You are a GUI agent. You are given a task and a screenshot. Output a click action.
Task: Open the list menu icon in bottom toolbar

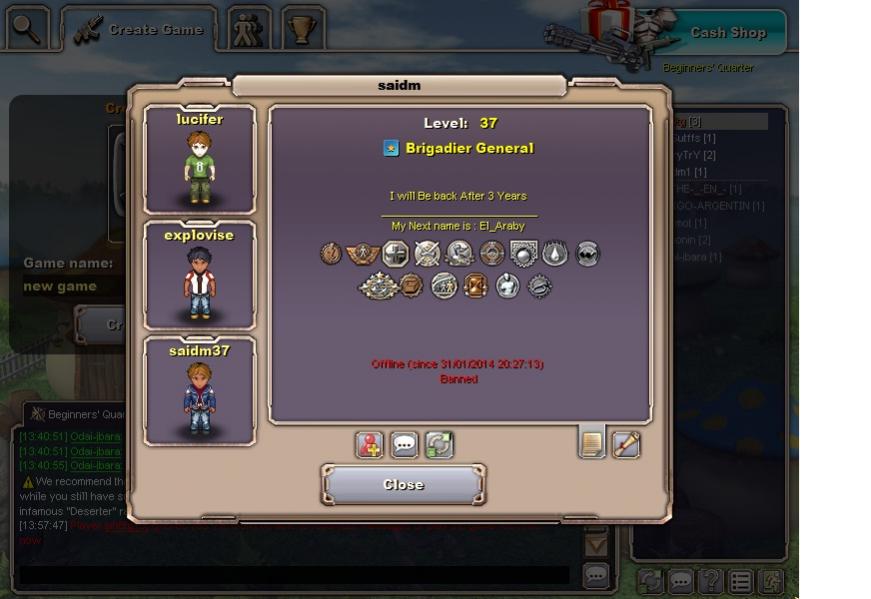pos(740,581)
